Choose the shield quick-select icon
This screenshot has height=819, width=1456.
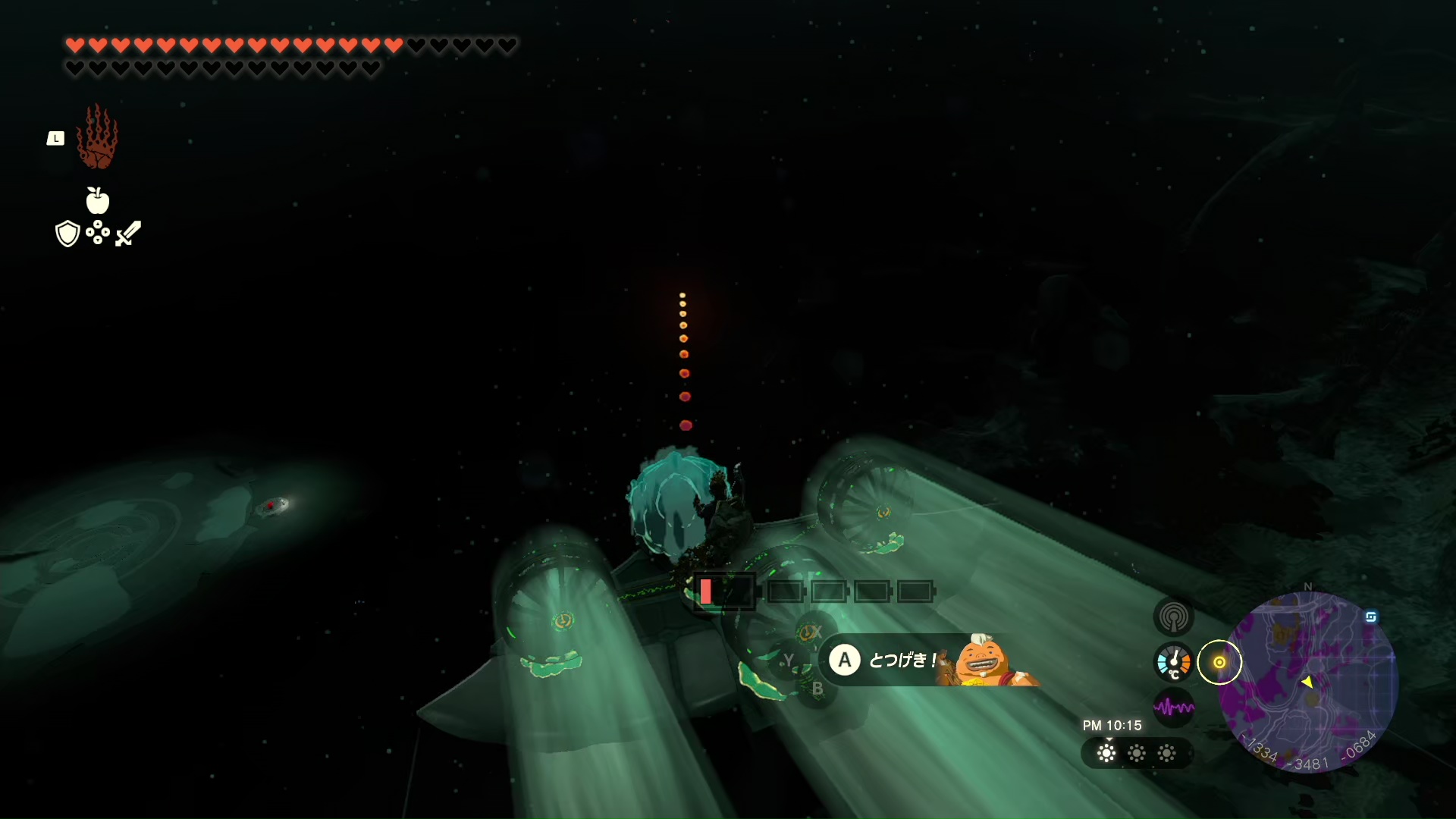(x=67, y=234)
